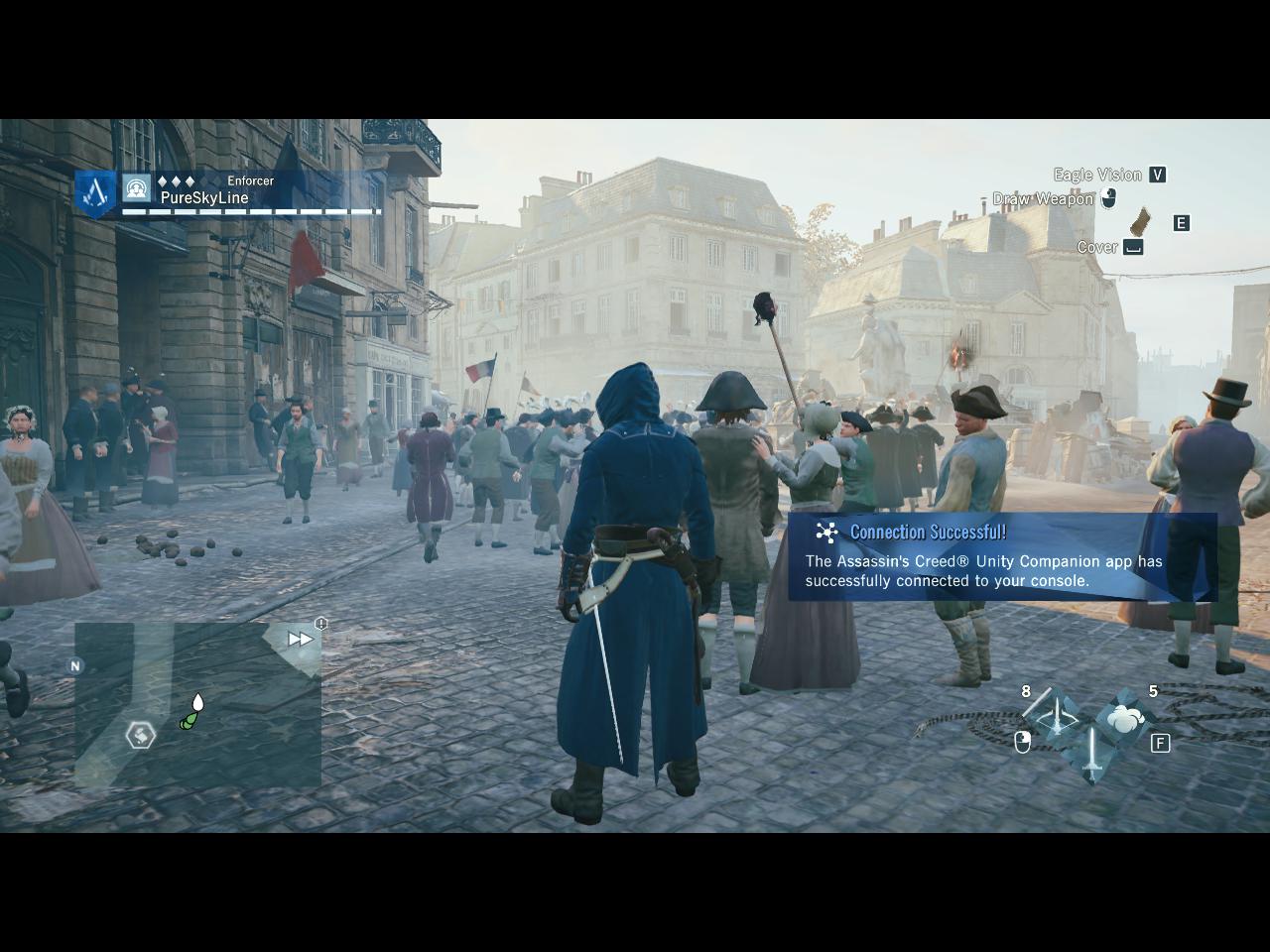Screen dimensions: 1270x952
Task: Open the PureSkyLine player name panel
Action: tap(204, 197)
